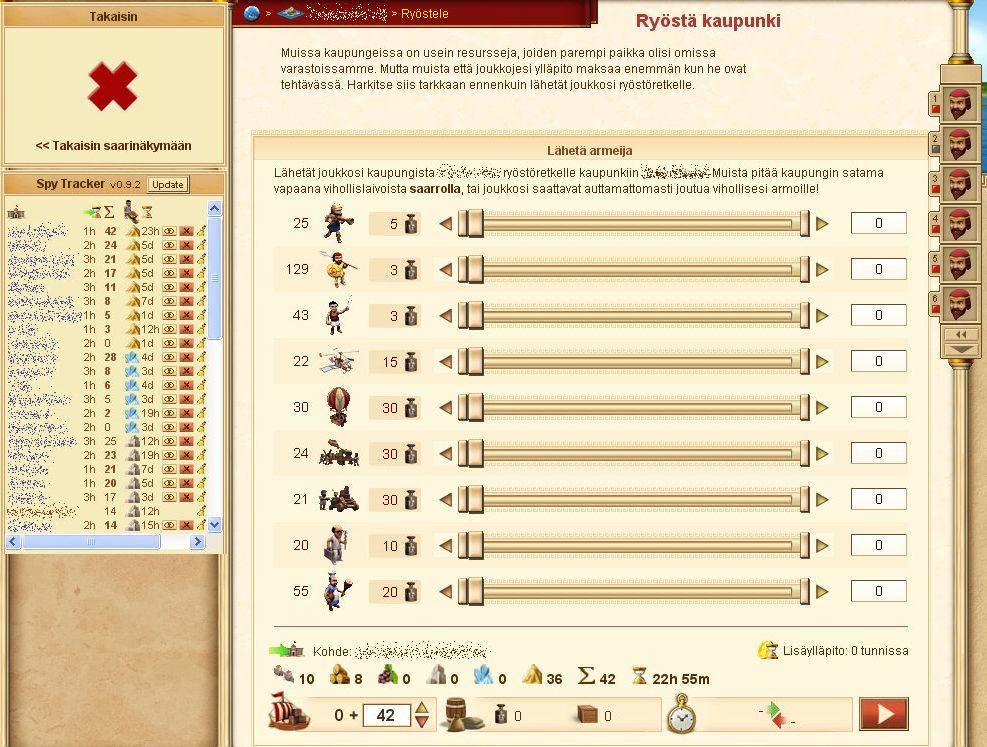Click the slider for the 129-unit spearmen row

tap(638, 270)
